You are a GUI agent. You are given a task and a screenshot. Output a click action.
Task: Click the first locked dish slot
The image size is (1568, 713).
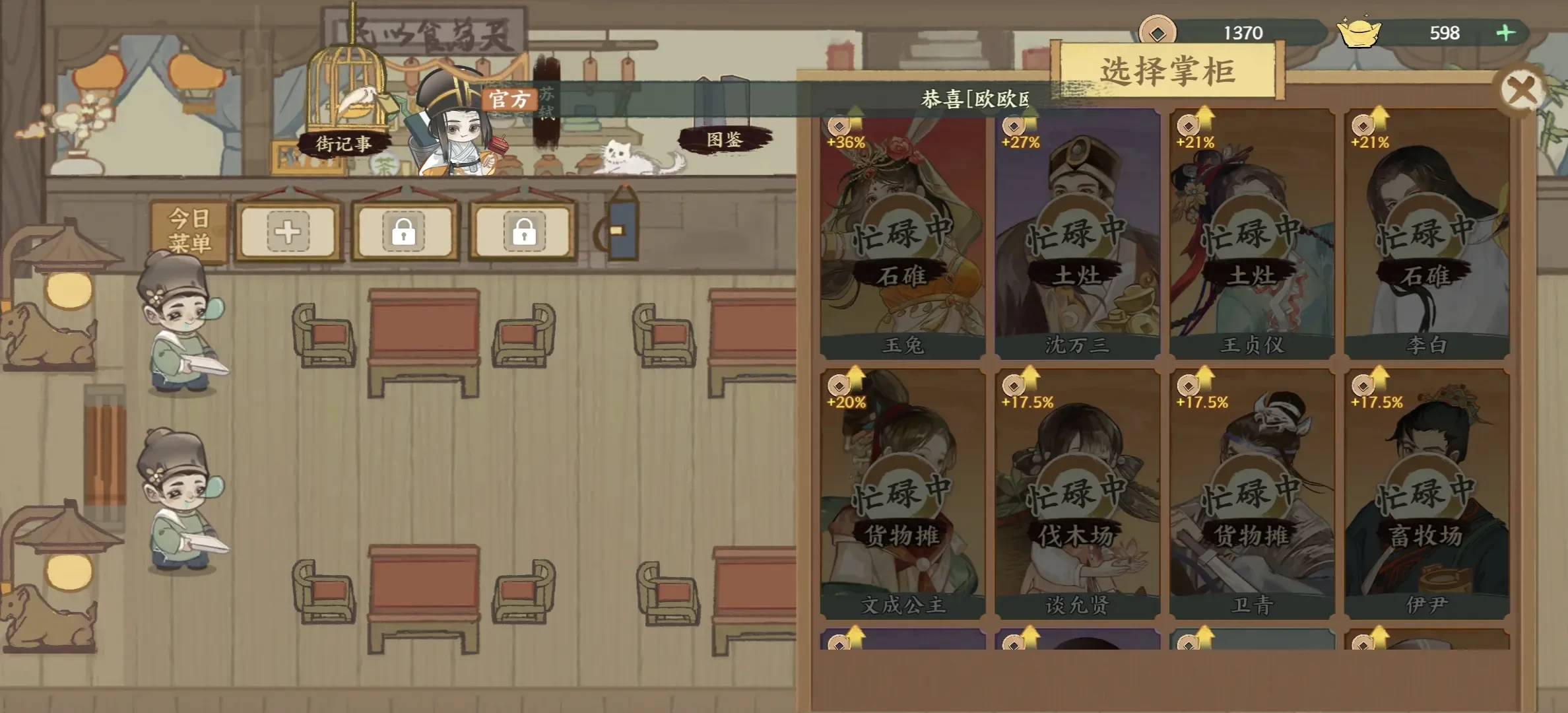pyautogui.click(x=404, y=232)
